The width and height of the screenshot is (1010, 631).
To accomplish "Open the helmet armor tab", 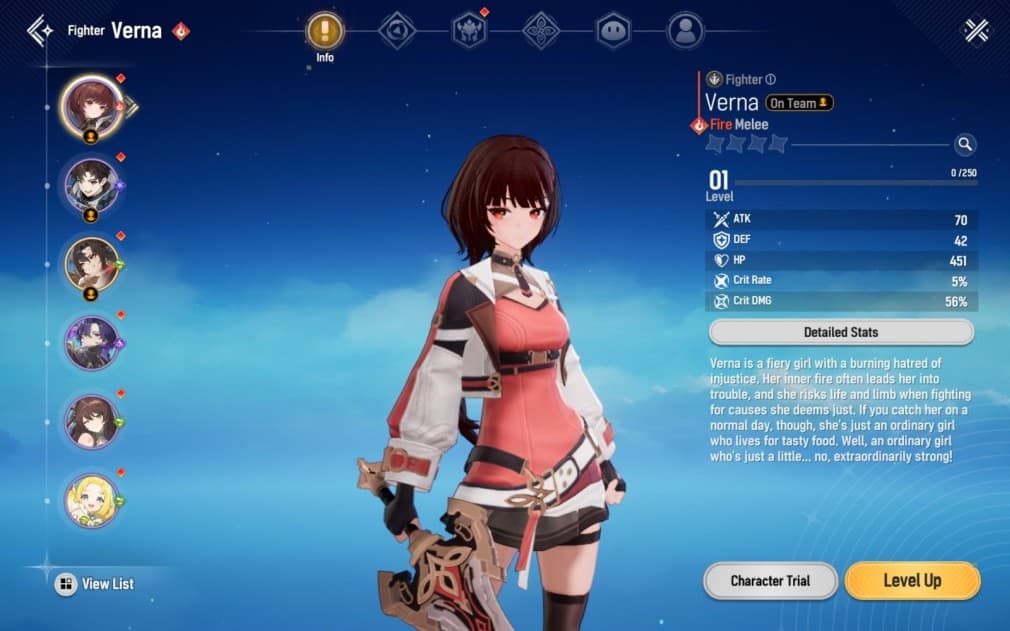I will pos(469,31).
